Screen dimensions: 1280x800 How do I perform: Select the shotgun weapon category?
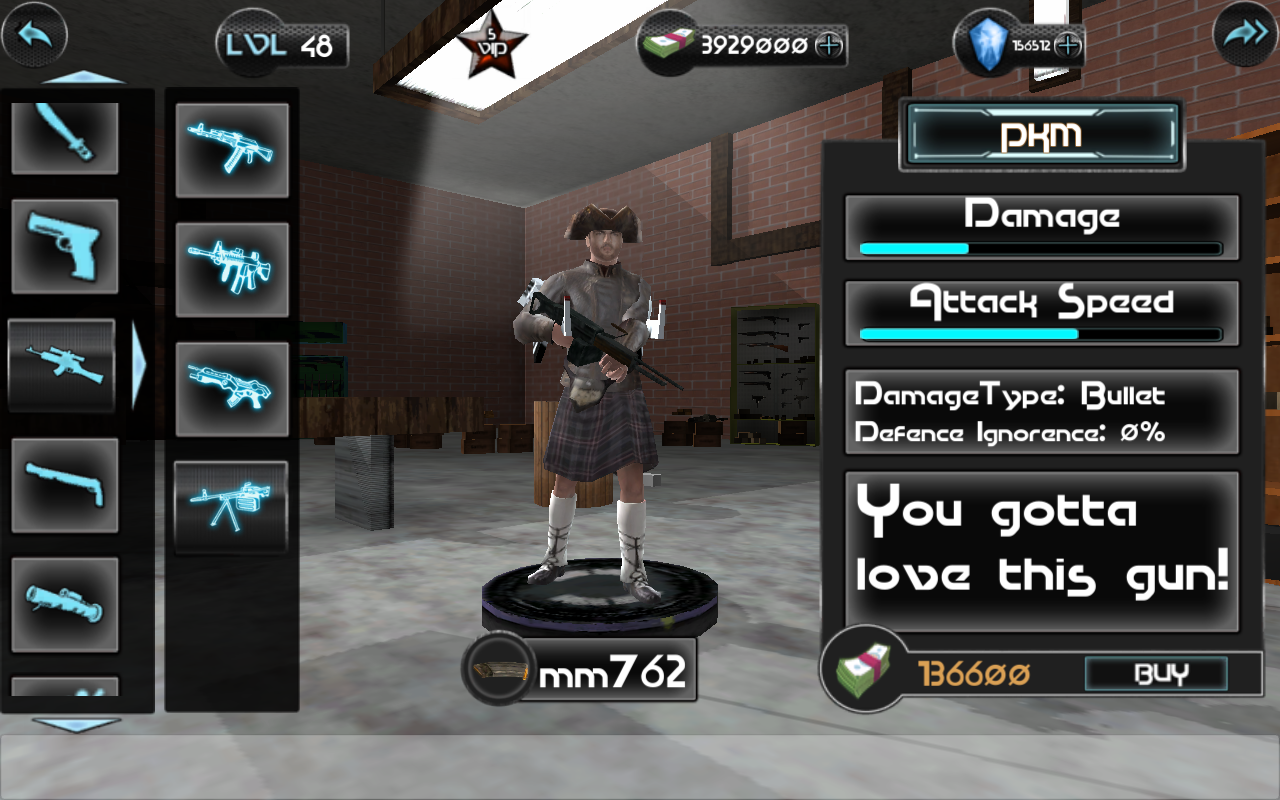pos(63,485)
